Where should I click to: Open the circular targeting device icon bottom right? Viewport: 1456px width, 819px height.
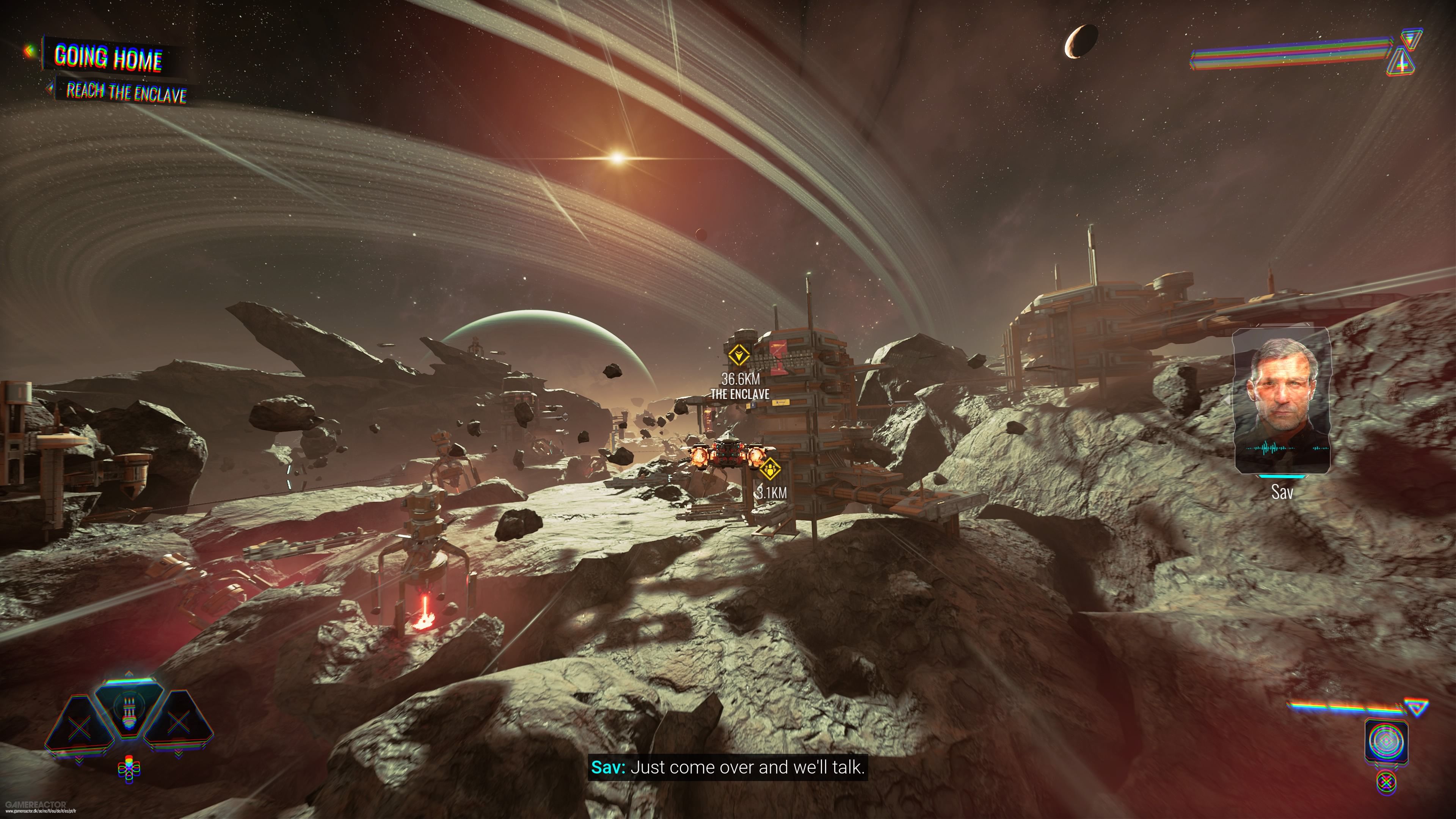coord(1387,741)
